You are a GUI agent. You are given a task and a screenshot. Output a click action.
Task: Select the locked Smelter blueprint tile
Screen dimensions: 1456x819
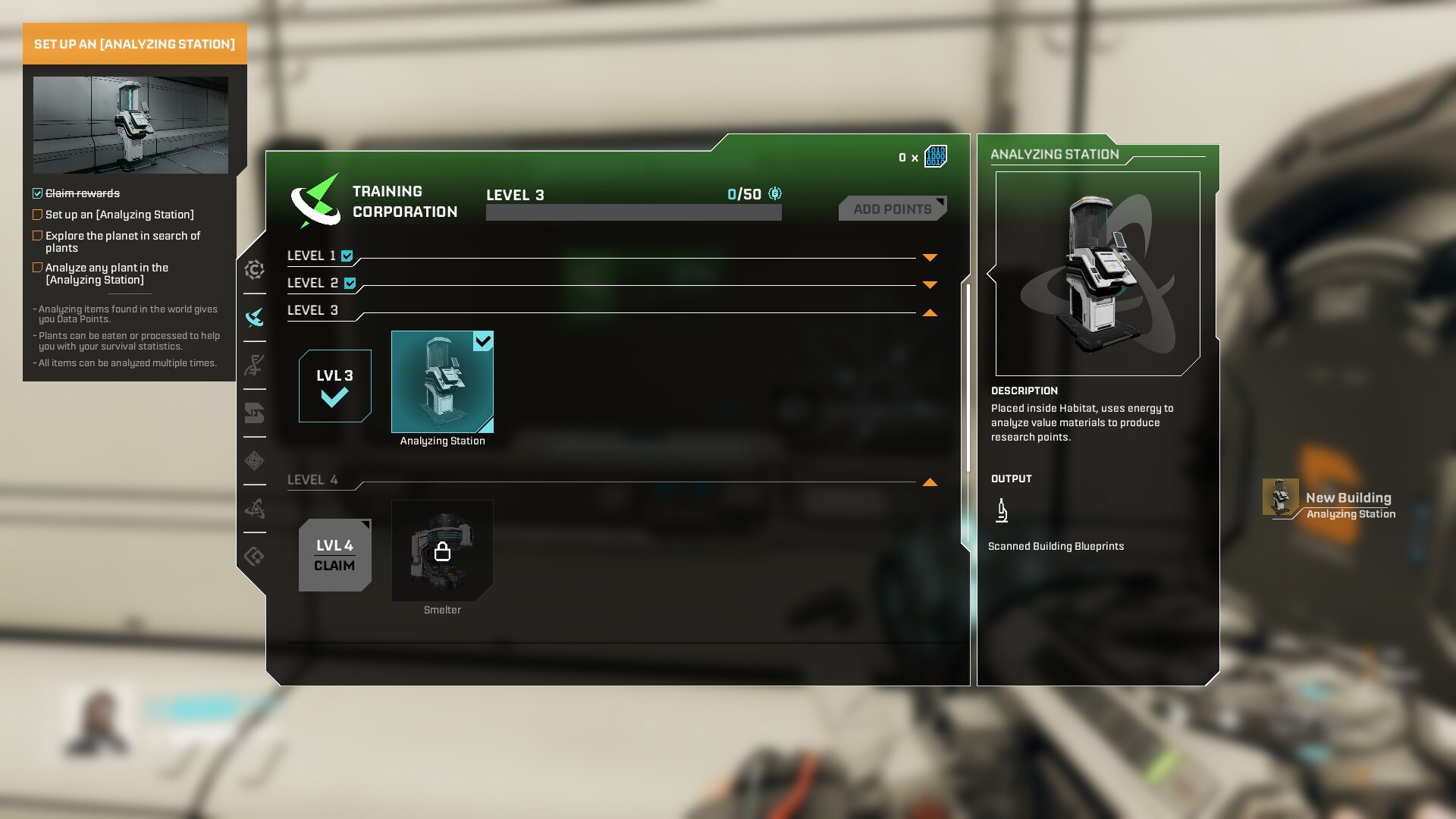click(x=442, y=551)
